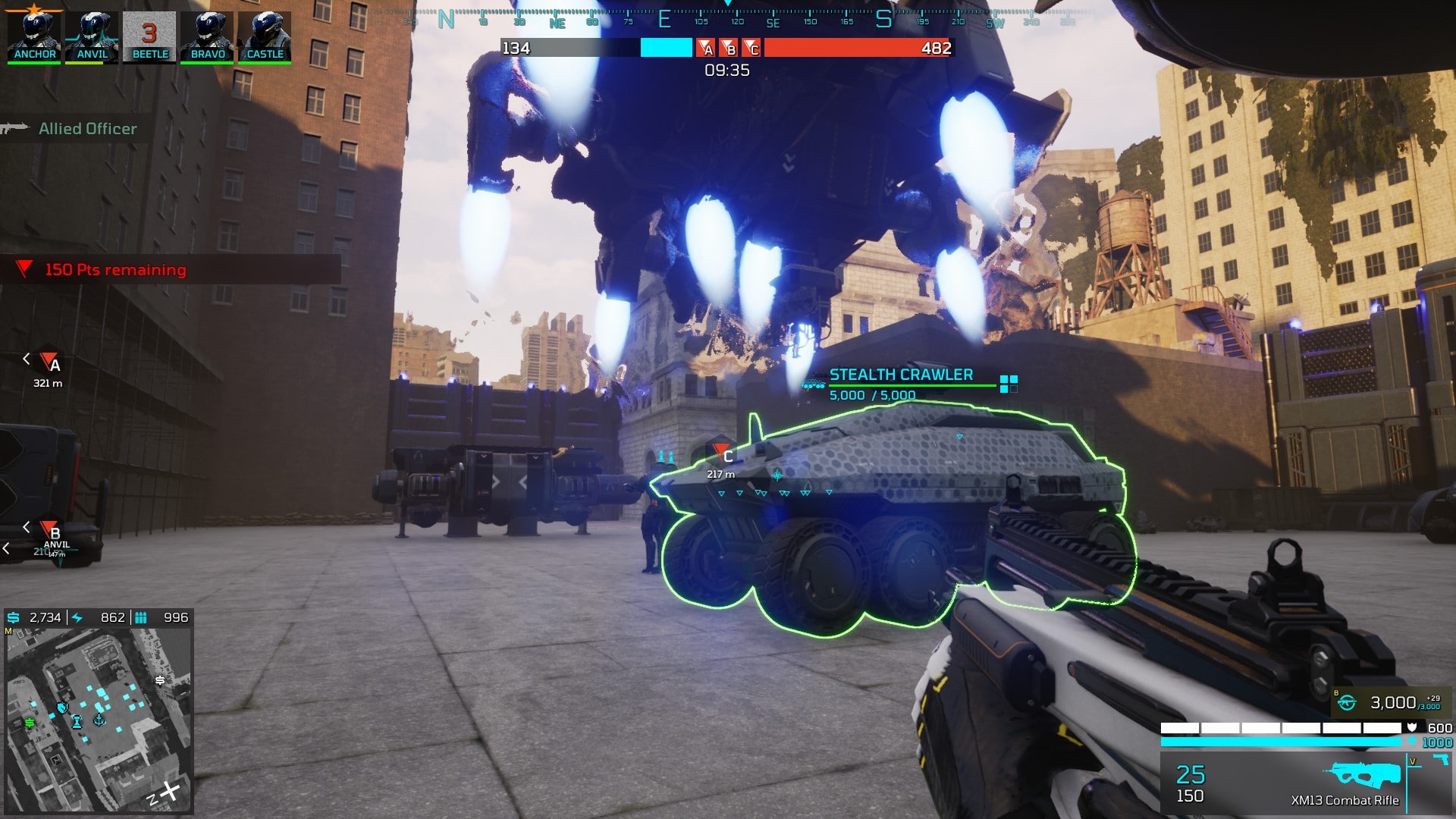Select objective C waypoint at 217 m
Viewport: 1456px width, 819px height.
point(723,454)
